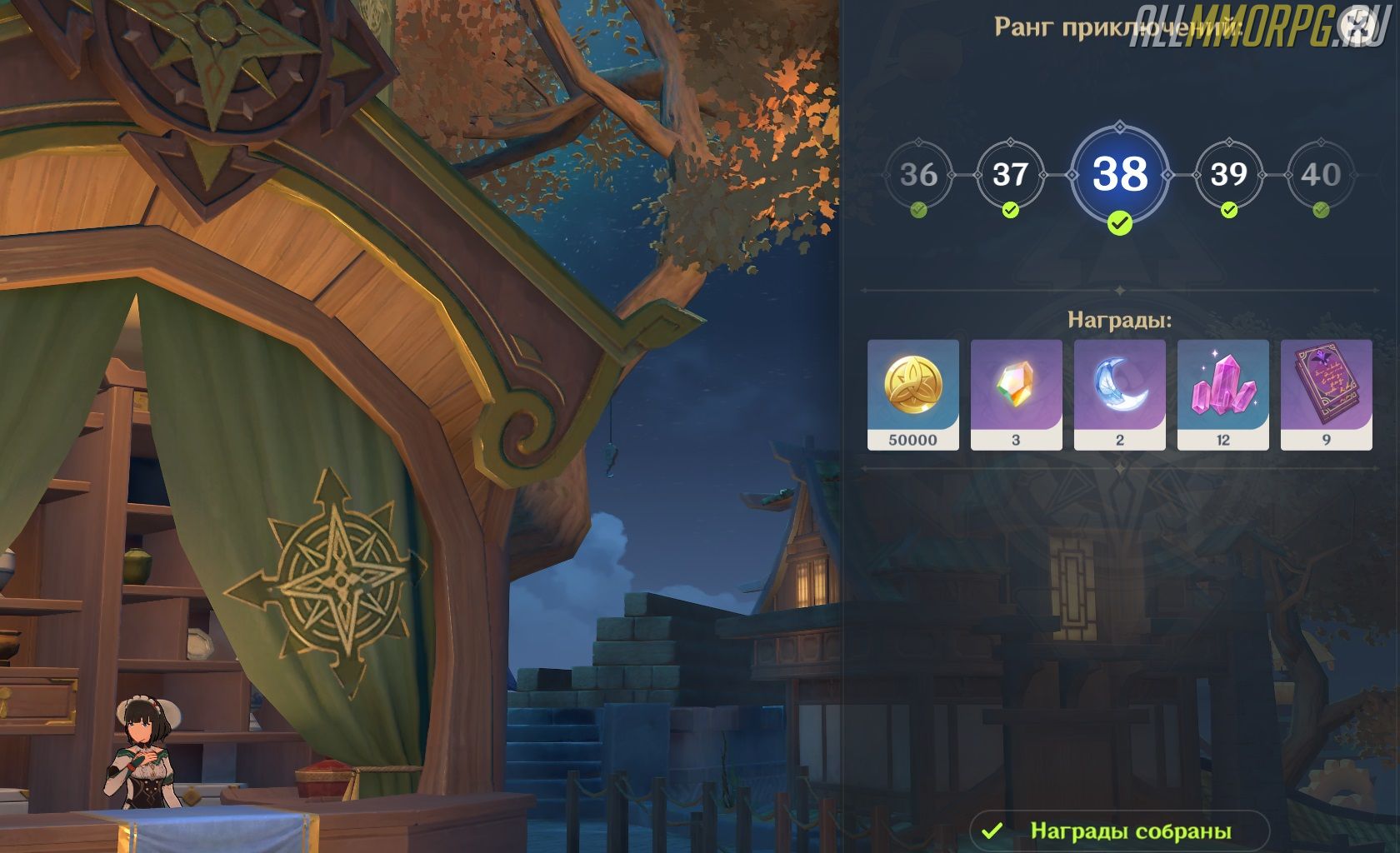Inspect the multicolored gem reward
The height and width of the screenshot is (853, 1400).
click(x=1016, y=394)
